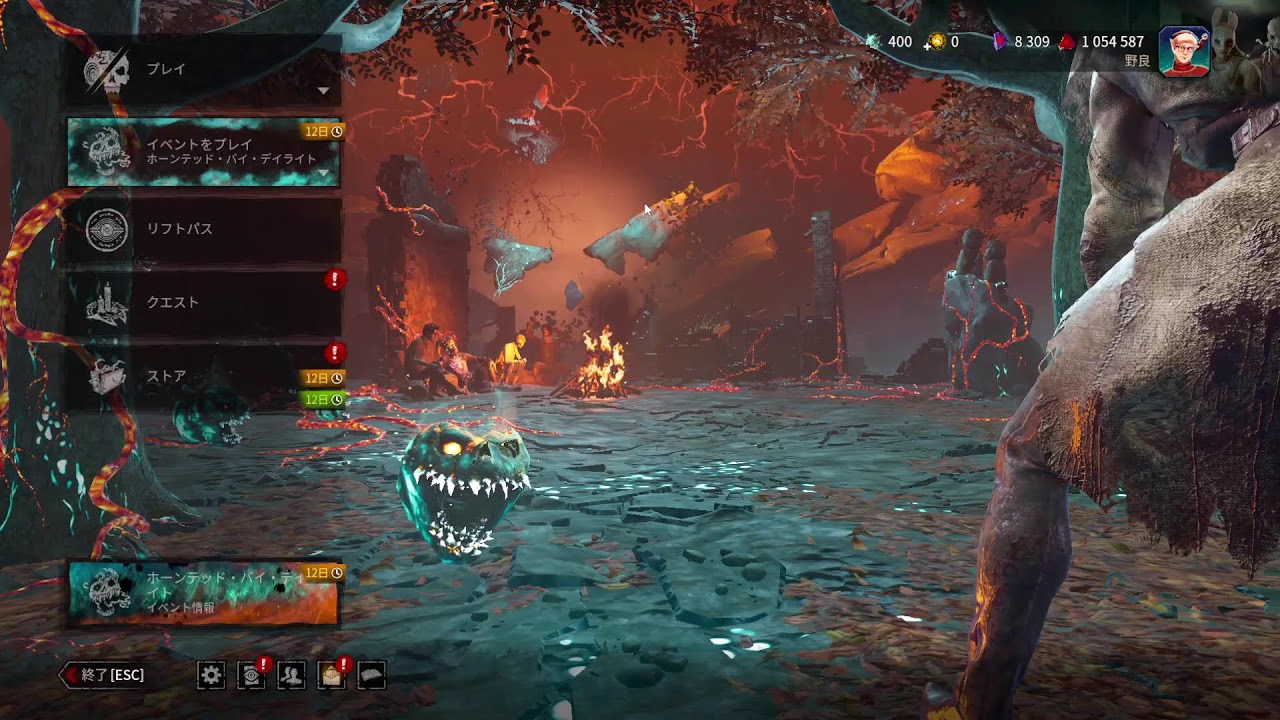
Task: Open the player profile avatar
Action: [1184, 51]
